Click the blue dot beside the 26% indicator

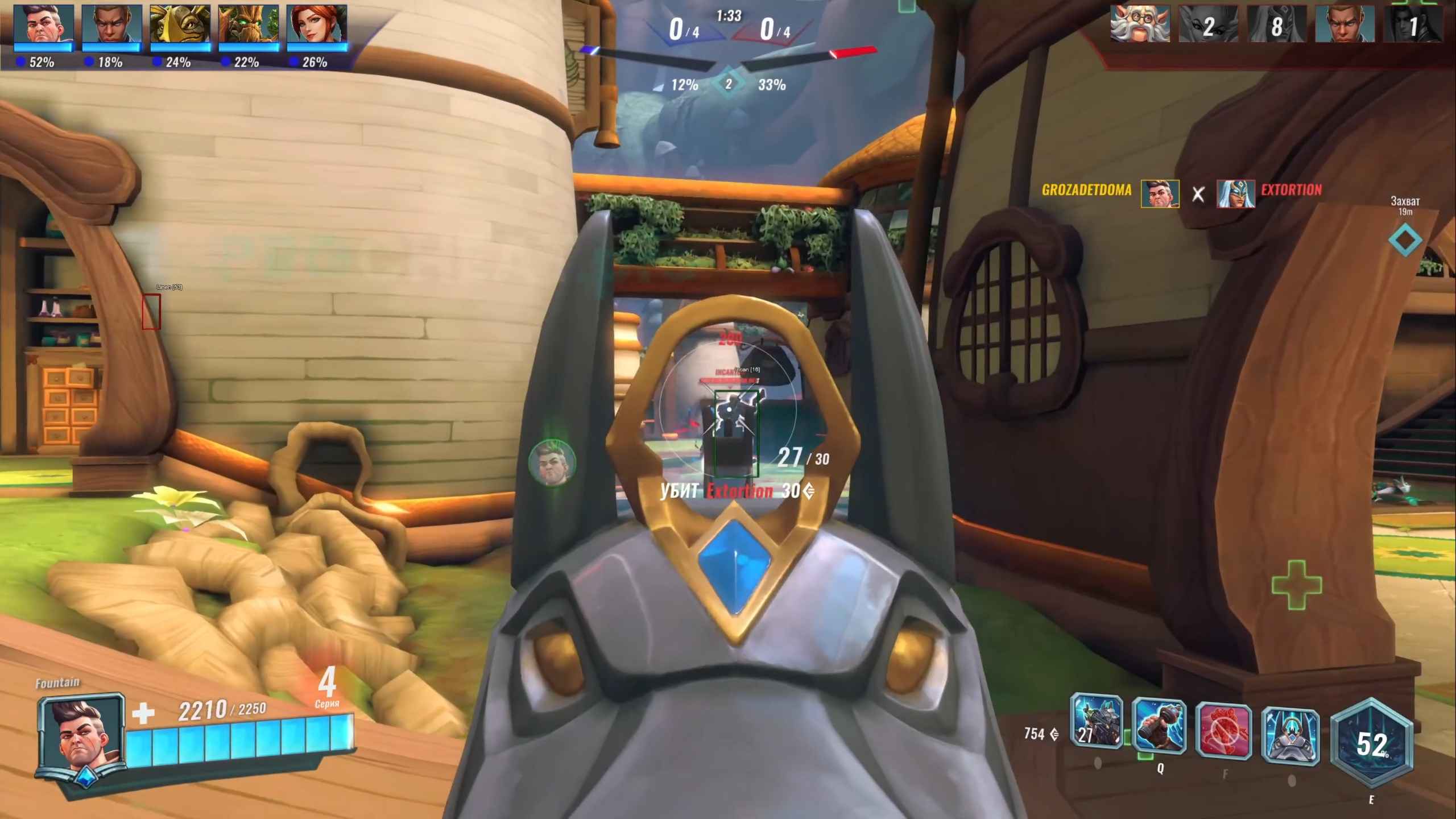[x=293, y=63]
